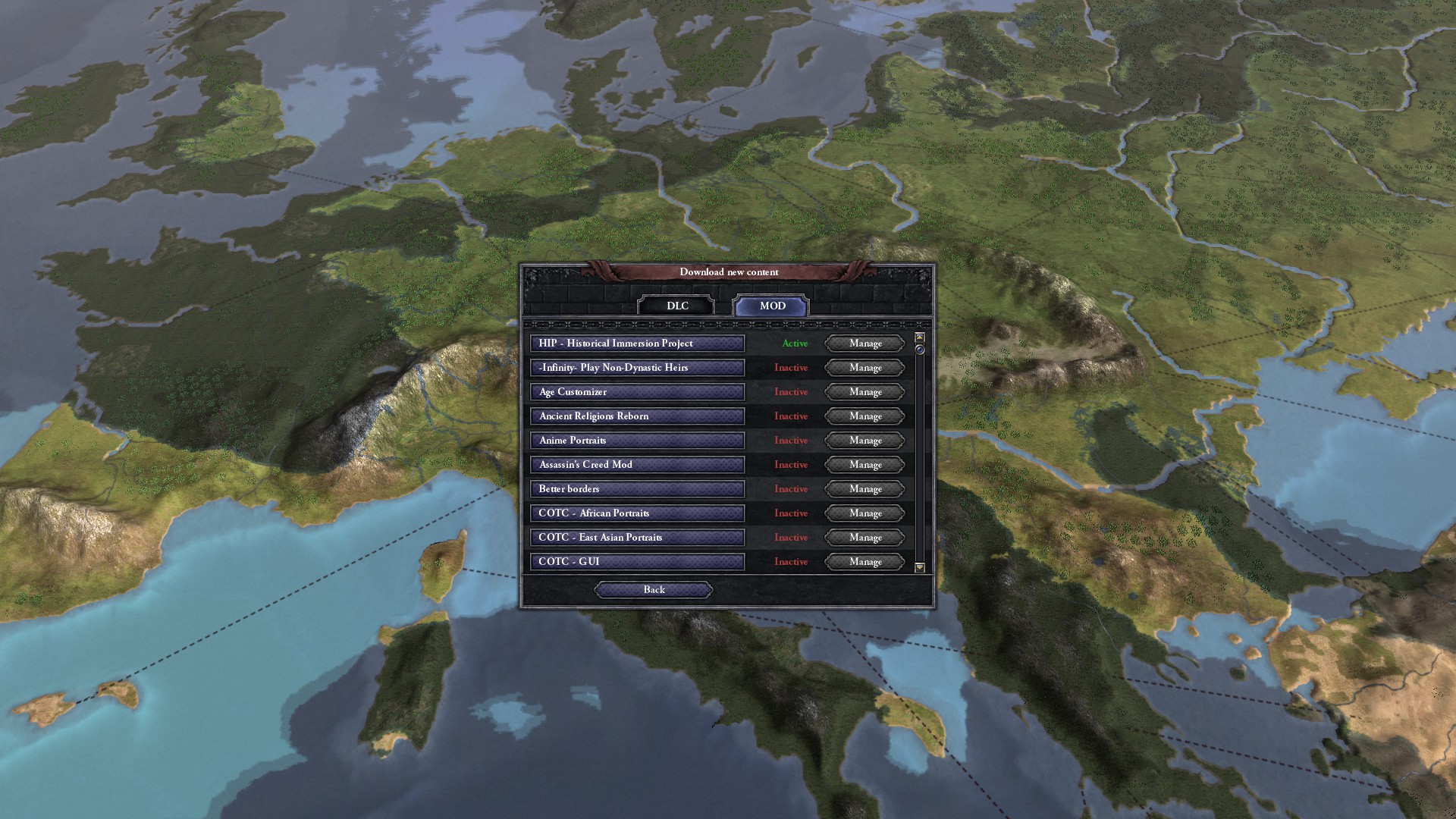
Task: Click Manage next to Anime Portraits
Action: click(865, 441)
